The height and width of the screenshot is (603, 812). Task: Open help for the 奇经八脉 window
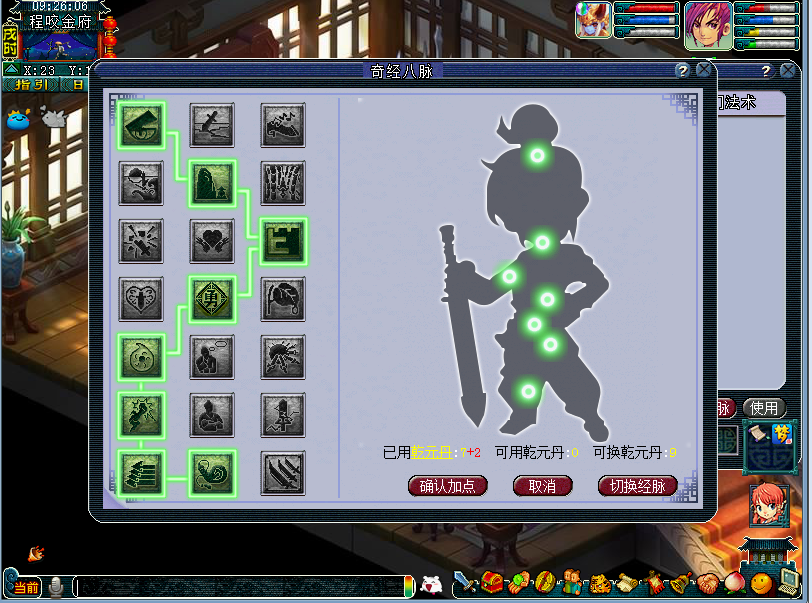click(x=682, y=71)
